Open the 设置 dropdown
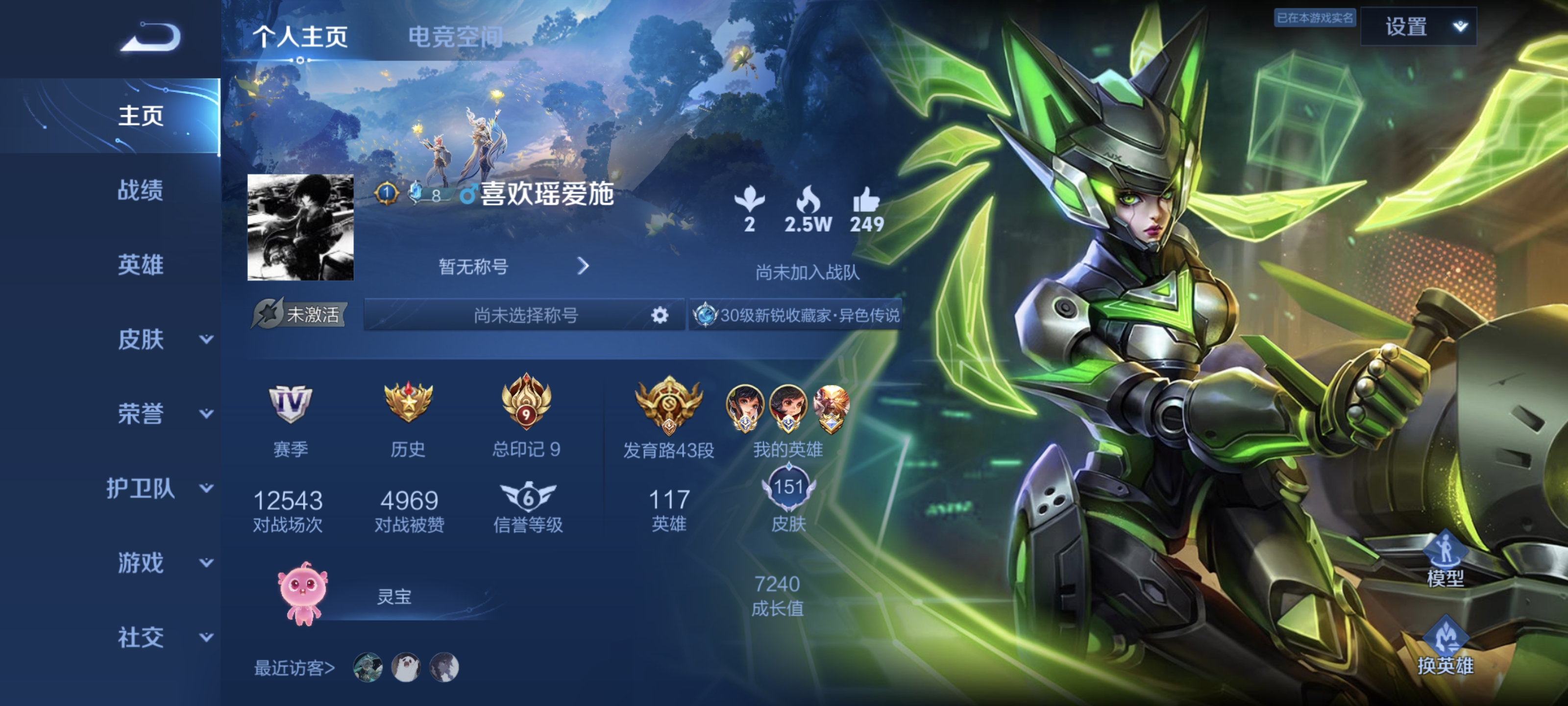The height and width of the screenshot is (706, 1568). [x=1418, y=27]
